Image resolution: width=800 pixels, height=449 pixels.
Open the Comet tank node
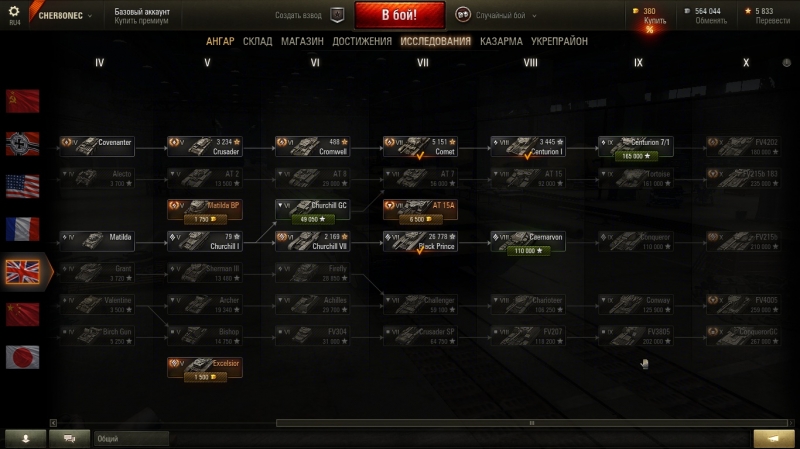[420, 147]
